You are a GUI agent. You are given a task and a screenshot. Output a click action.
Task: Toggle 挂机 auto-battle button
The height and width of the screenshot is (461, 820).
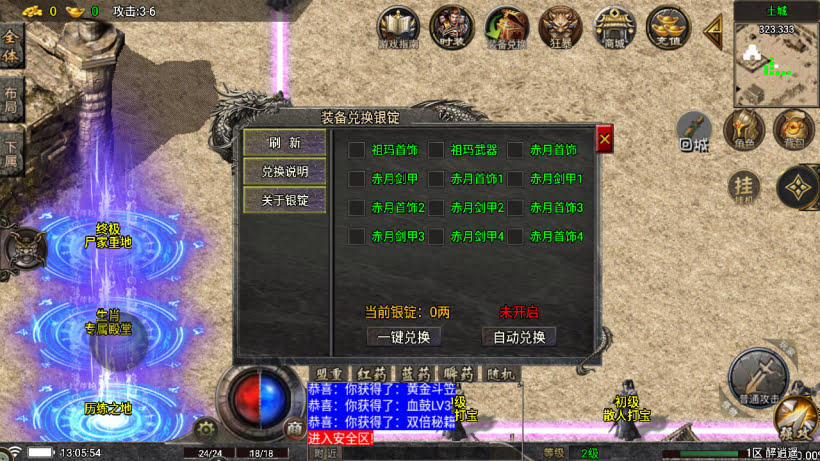[743, 186]
